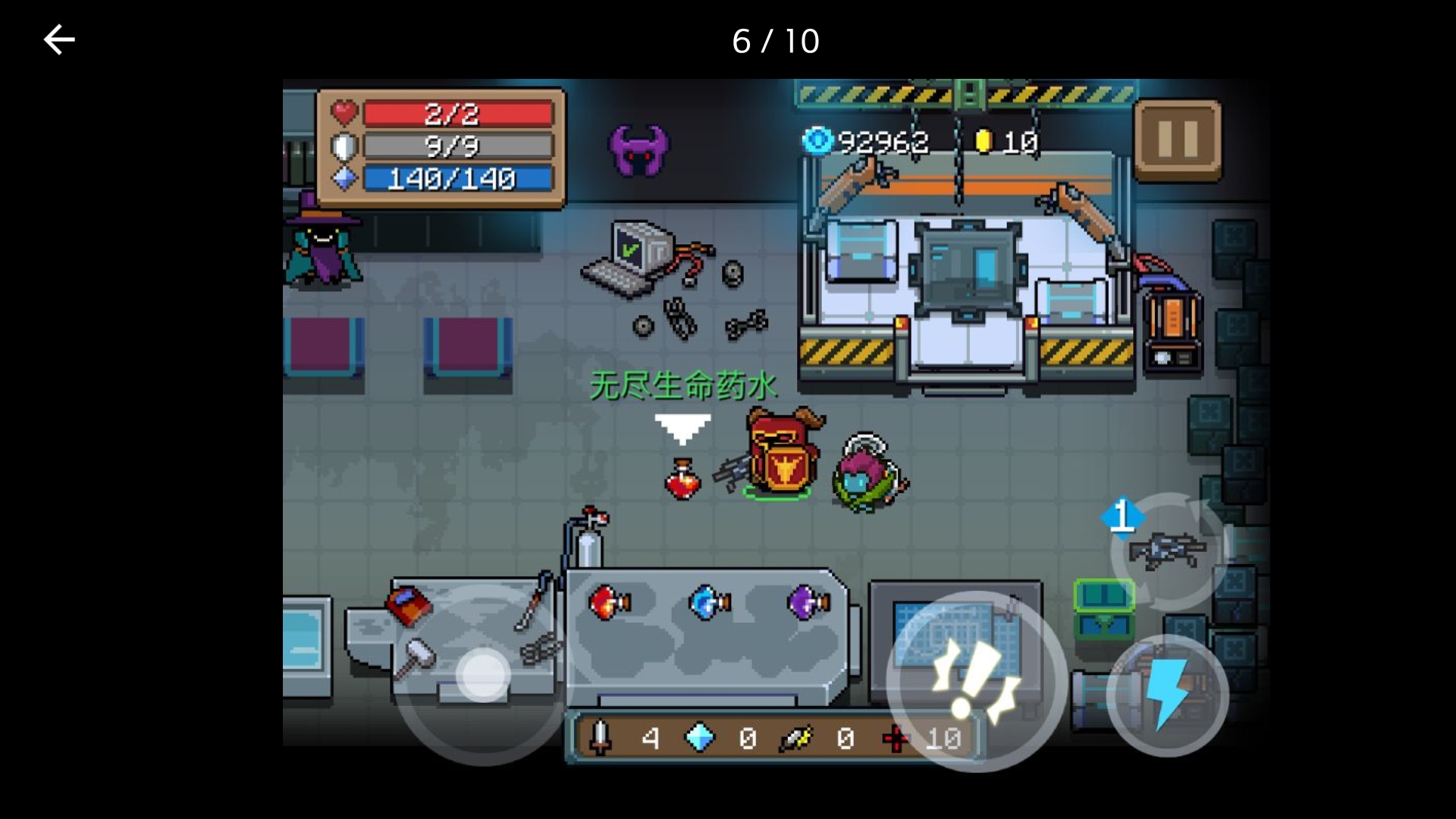This screenshot has height=819, width=1456.
Task: Tap the virtual joystick thumb pad
Action: pyautogui.click(x=483, y=674)
